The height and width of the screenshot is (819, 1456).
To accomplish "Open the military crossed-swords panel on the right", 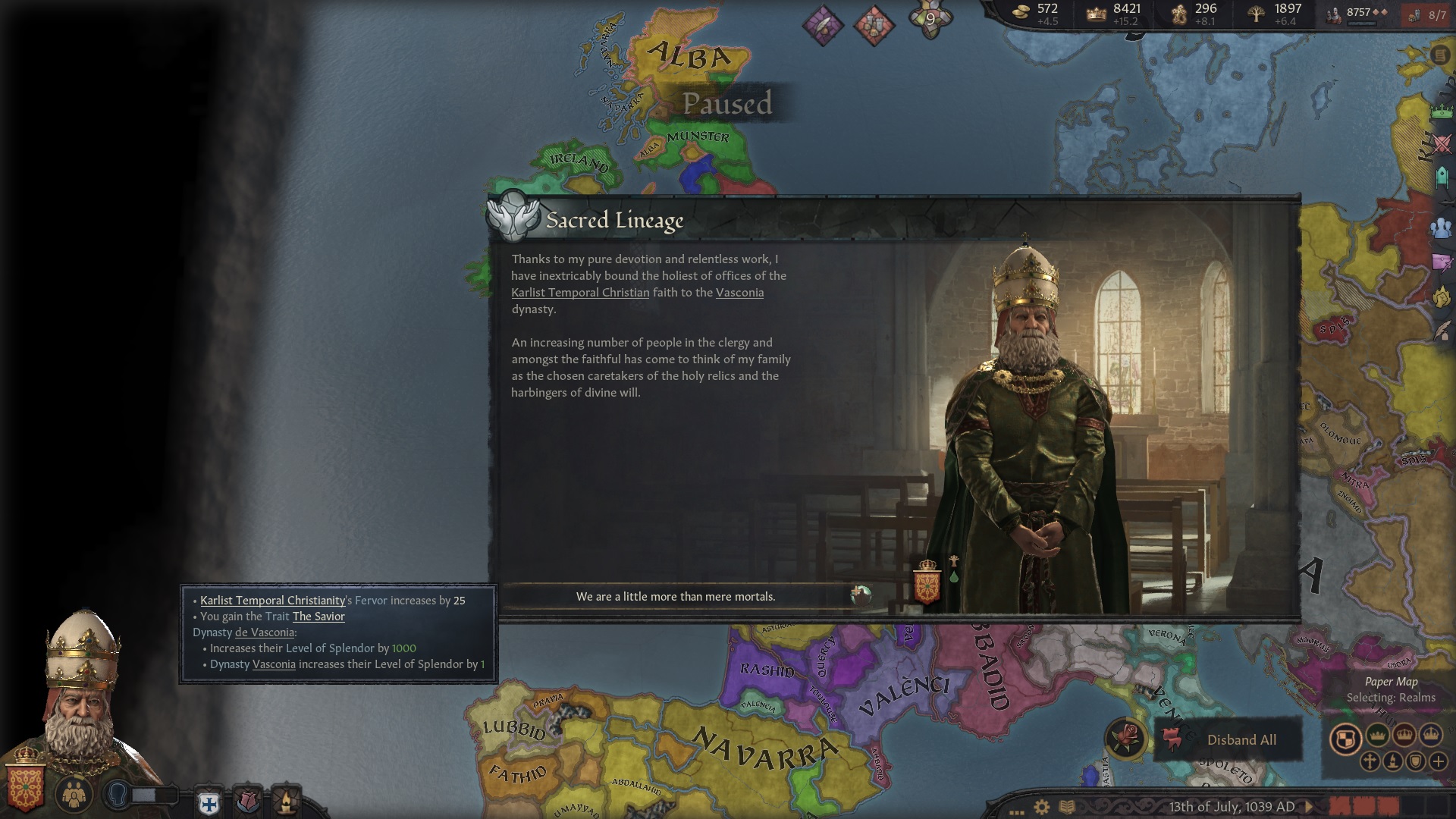I will (x=1441, y=143).
